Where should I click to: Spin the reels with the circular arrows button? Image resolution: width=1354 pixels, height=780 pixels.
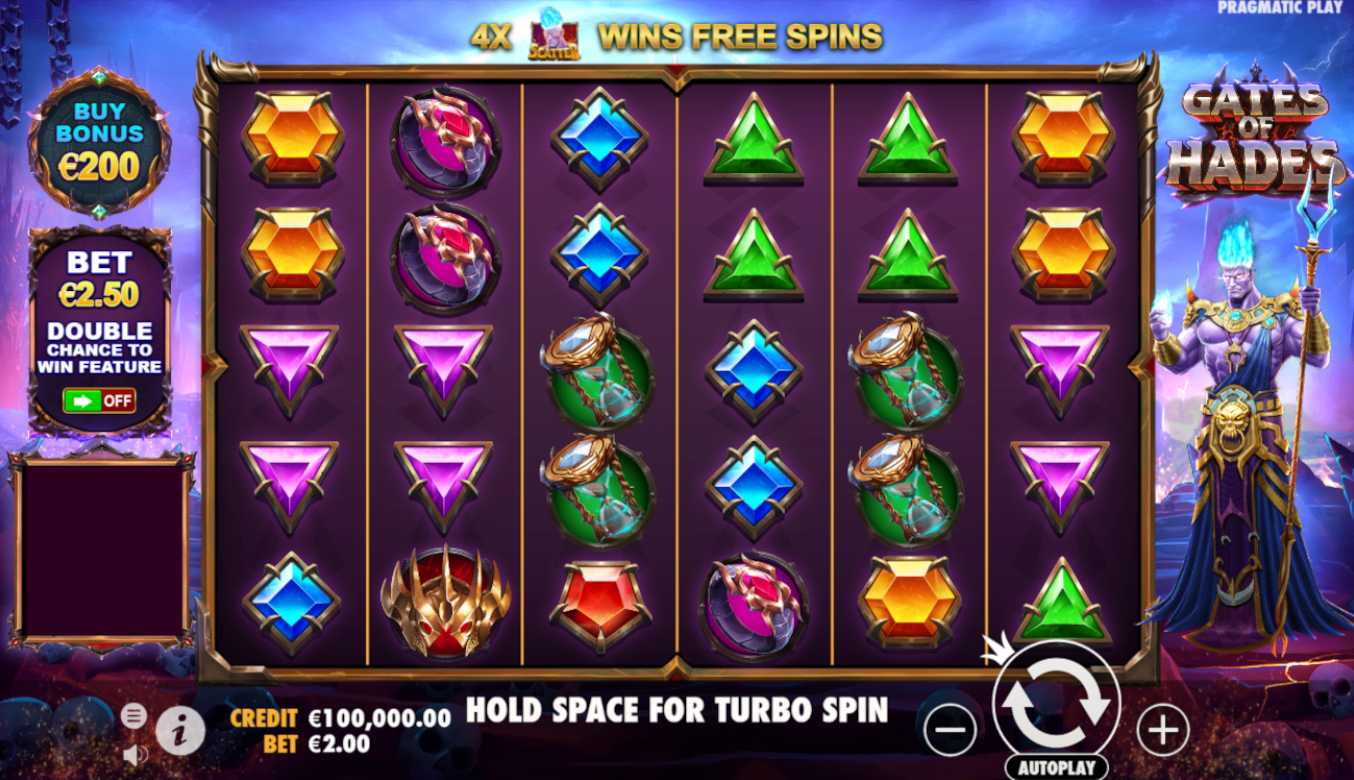tap(1056, 703)
